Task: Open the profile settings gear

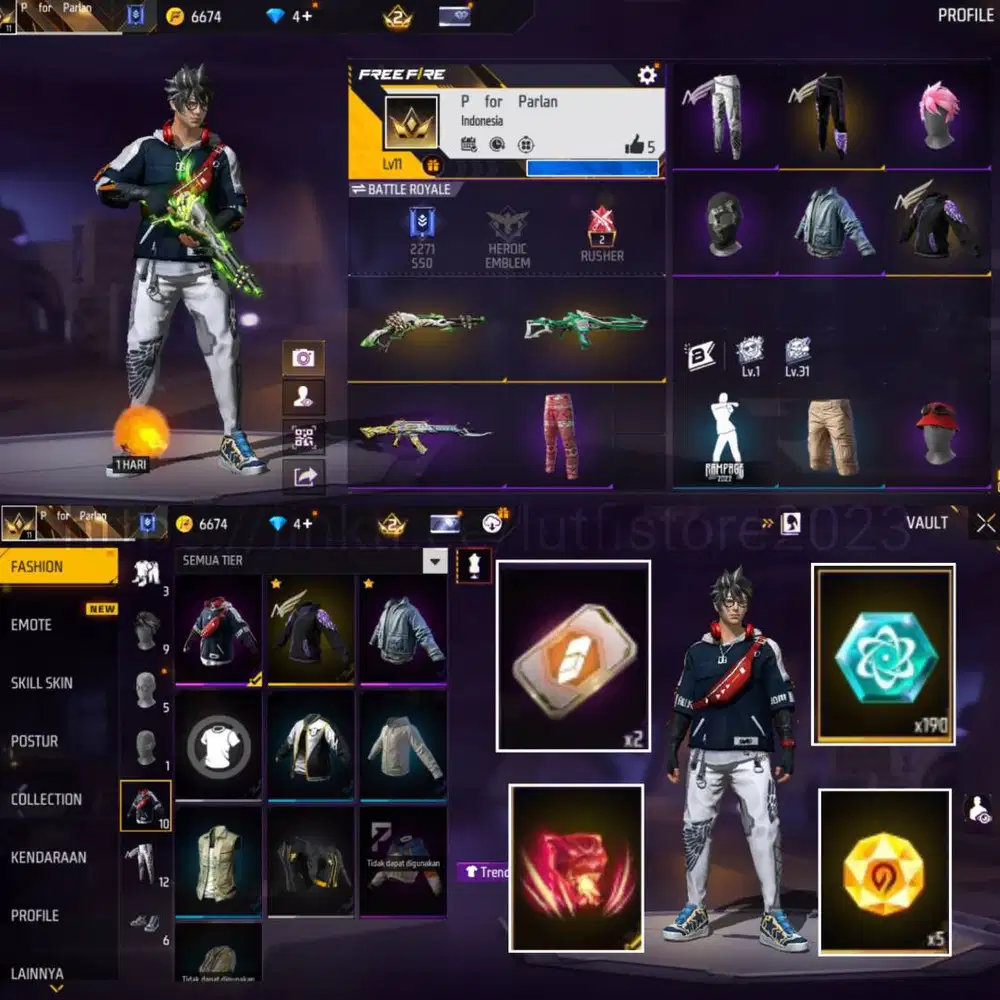Action: click(647, 75)
